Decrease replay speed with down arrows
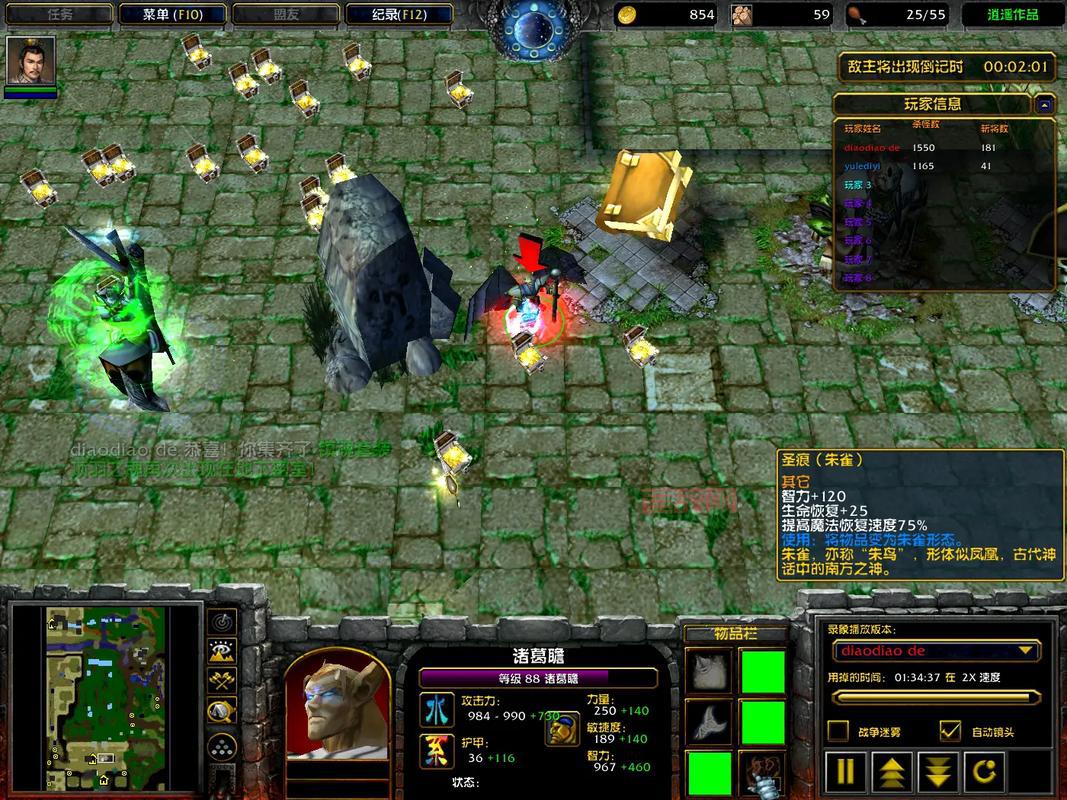1067x800 pixels. [938, 772]
